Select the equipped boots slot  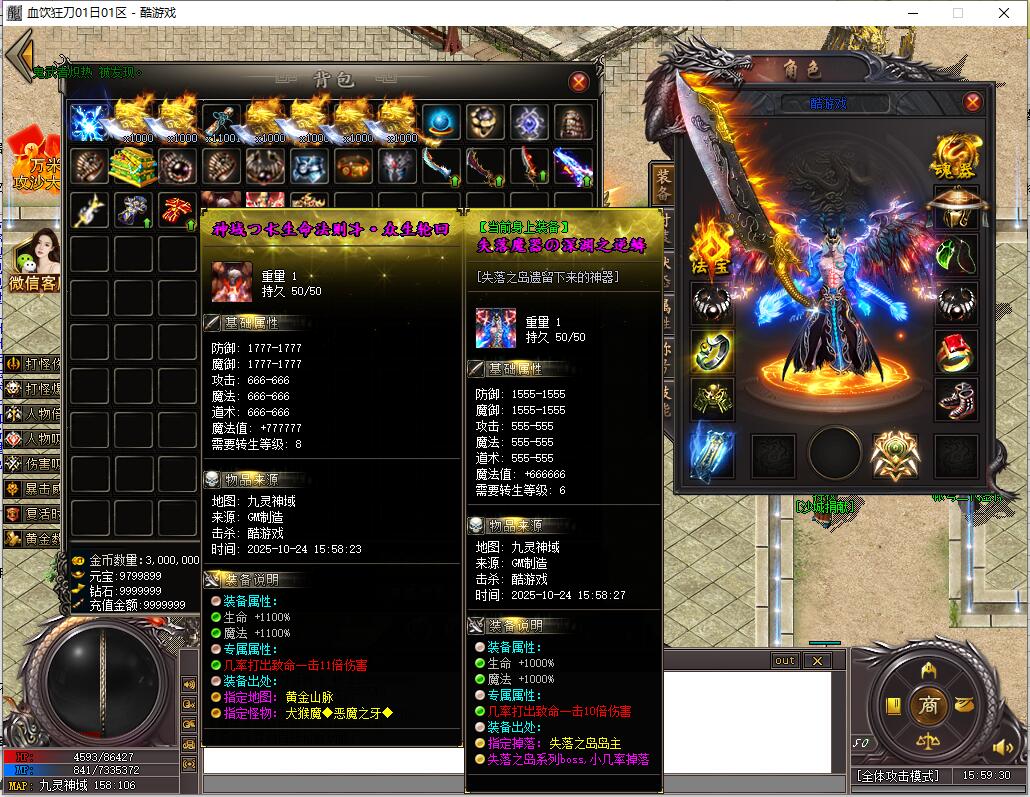955,399
